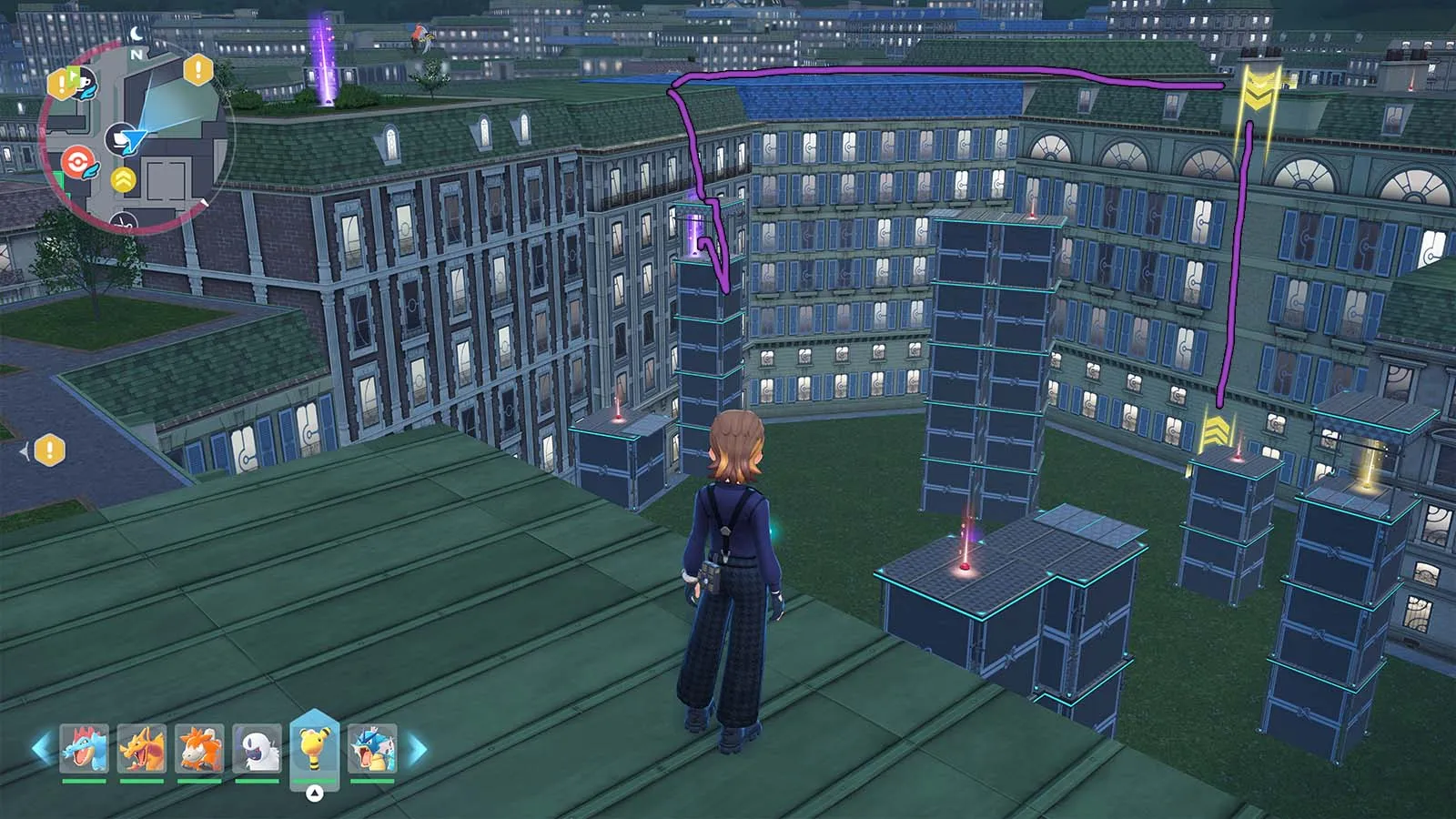Click the scissors salon marker on the minimap
The height and width of the screenshot is (819, 1456).
pyautogui.click(x=124, y=220)
